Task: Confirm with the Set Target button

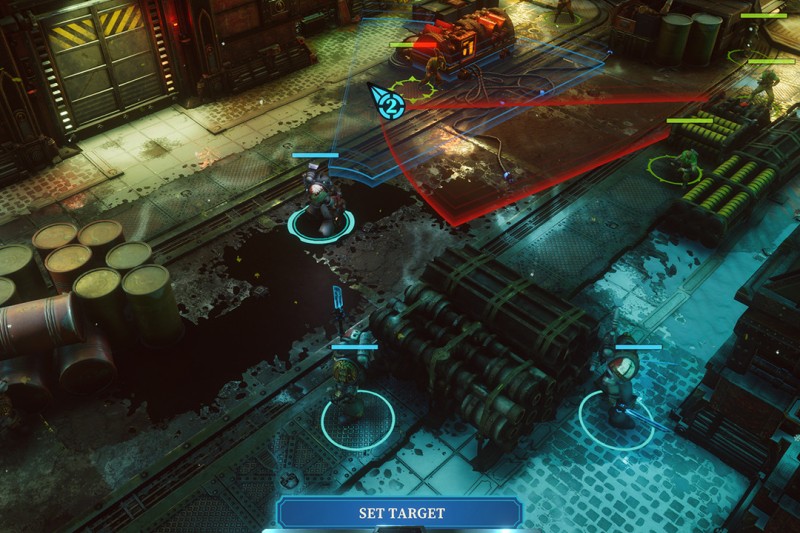Action: pyautogui.click(x=401, y=513)
